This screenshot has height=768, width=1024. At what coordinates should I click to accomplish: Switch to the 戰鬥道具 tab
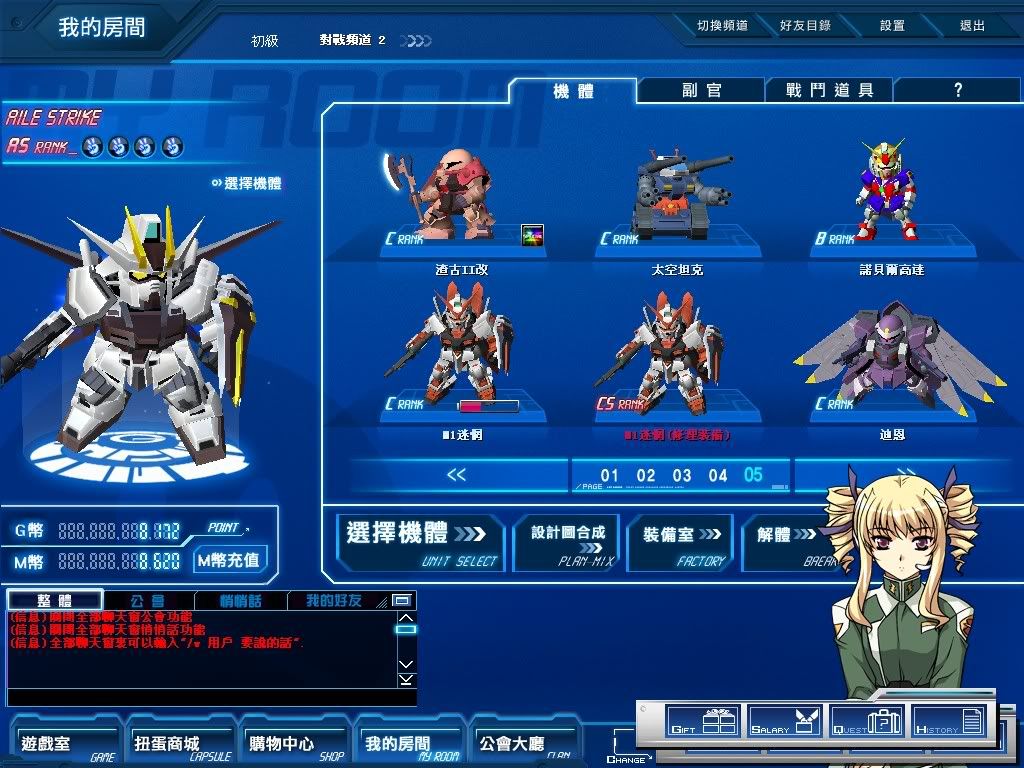coord(829,90)
